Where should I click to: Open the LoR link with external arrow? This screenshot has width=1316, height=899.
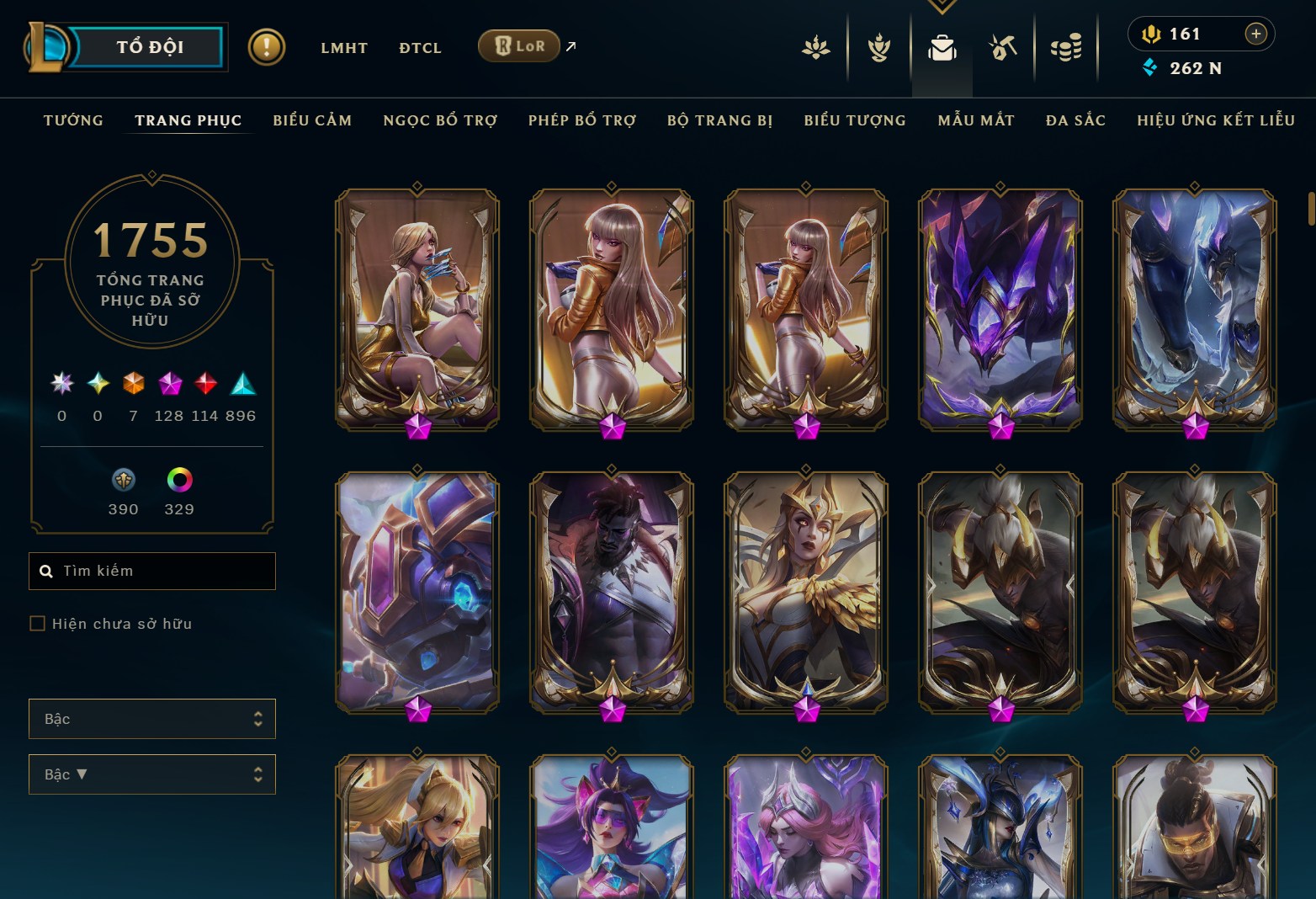pos(518,46)
